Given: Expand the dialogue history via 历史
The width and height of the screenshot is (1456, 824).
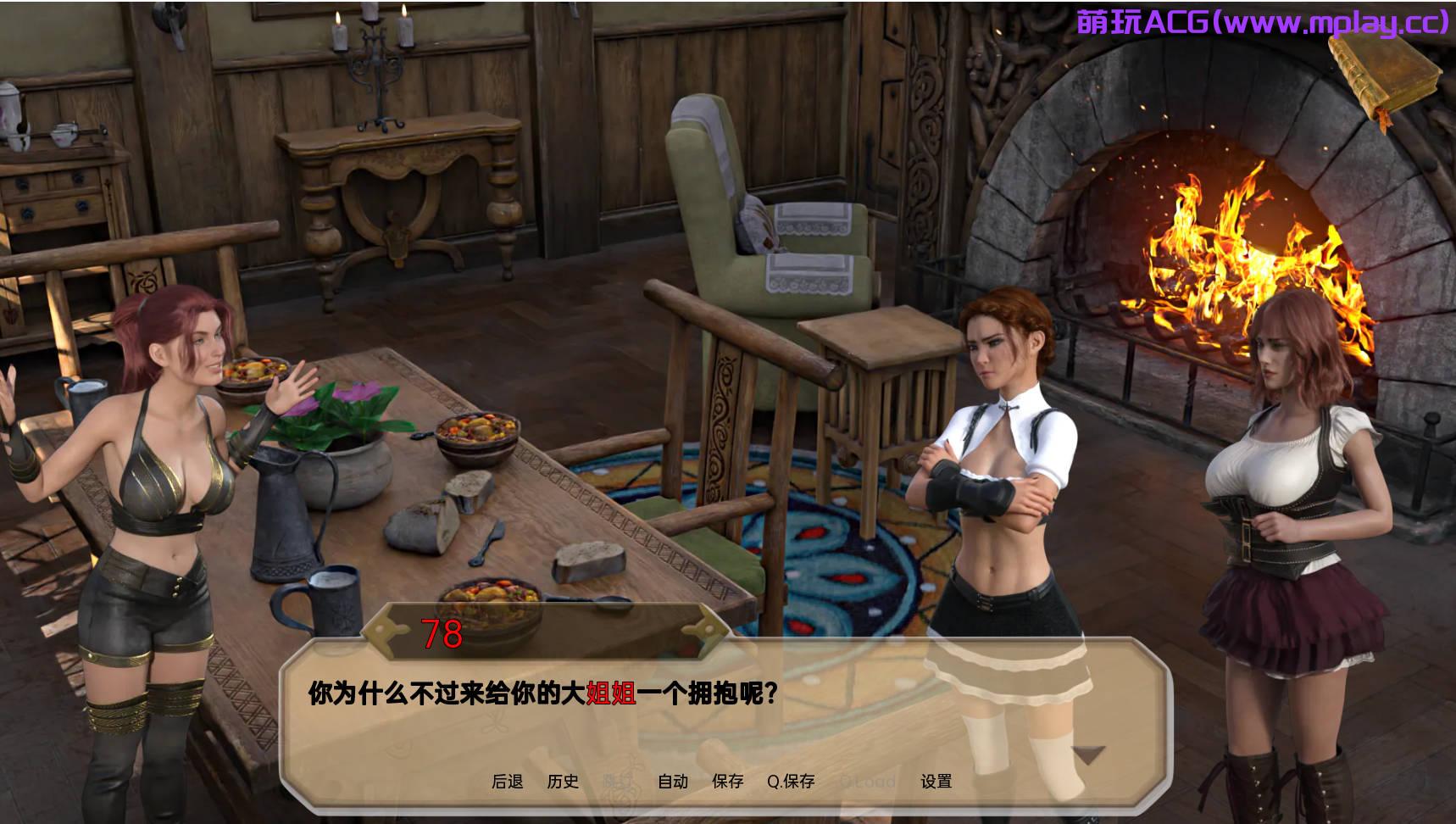Looking at the screenshot, I should pyautogui.click(x=563, y=782).
